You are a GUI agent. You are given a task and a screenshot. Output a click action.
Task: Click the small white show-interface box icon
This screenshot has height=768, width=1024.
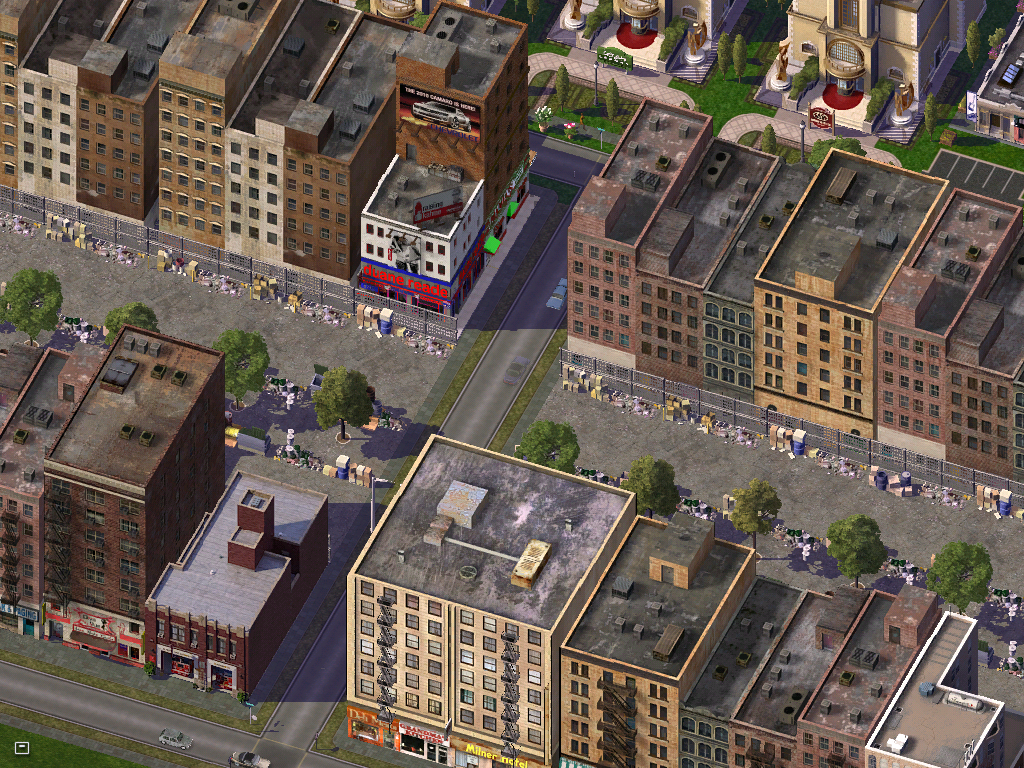coord(22,747)
